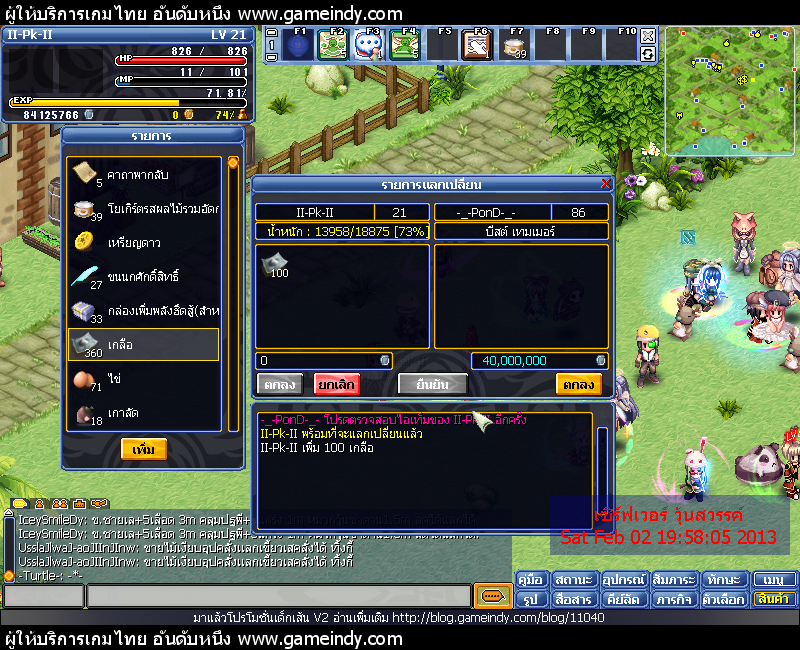
Task: Select the 100 salt item in the trade slot
Action: pyautogui.click(x=273, y=265)
